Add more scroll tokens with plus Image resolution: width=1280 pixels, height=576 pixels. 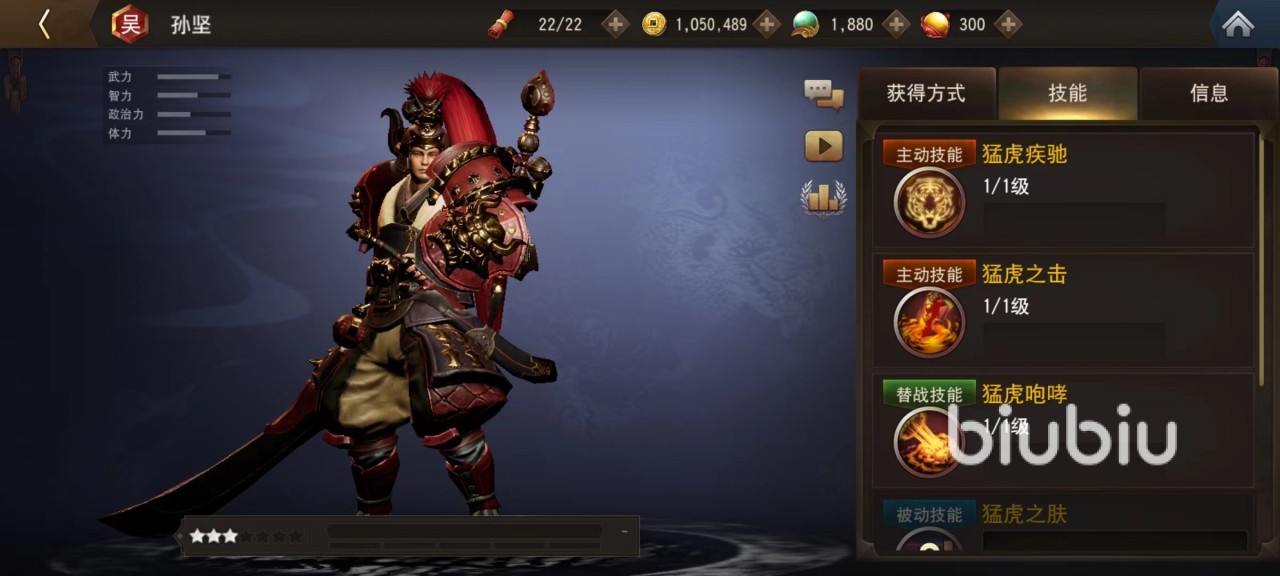click(615, 24)
